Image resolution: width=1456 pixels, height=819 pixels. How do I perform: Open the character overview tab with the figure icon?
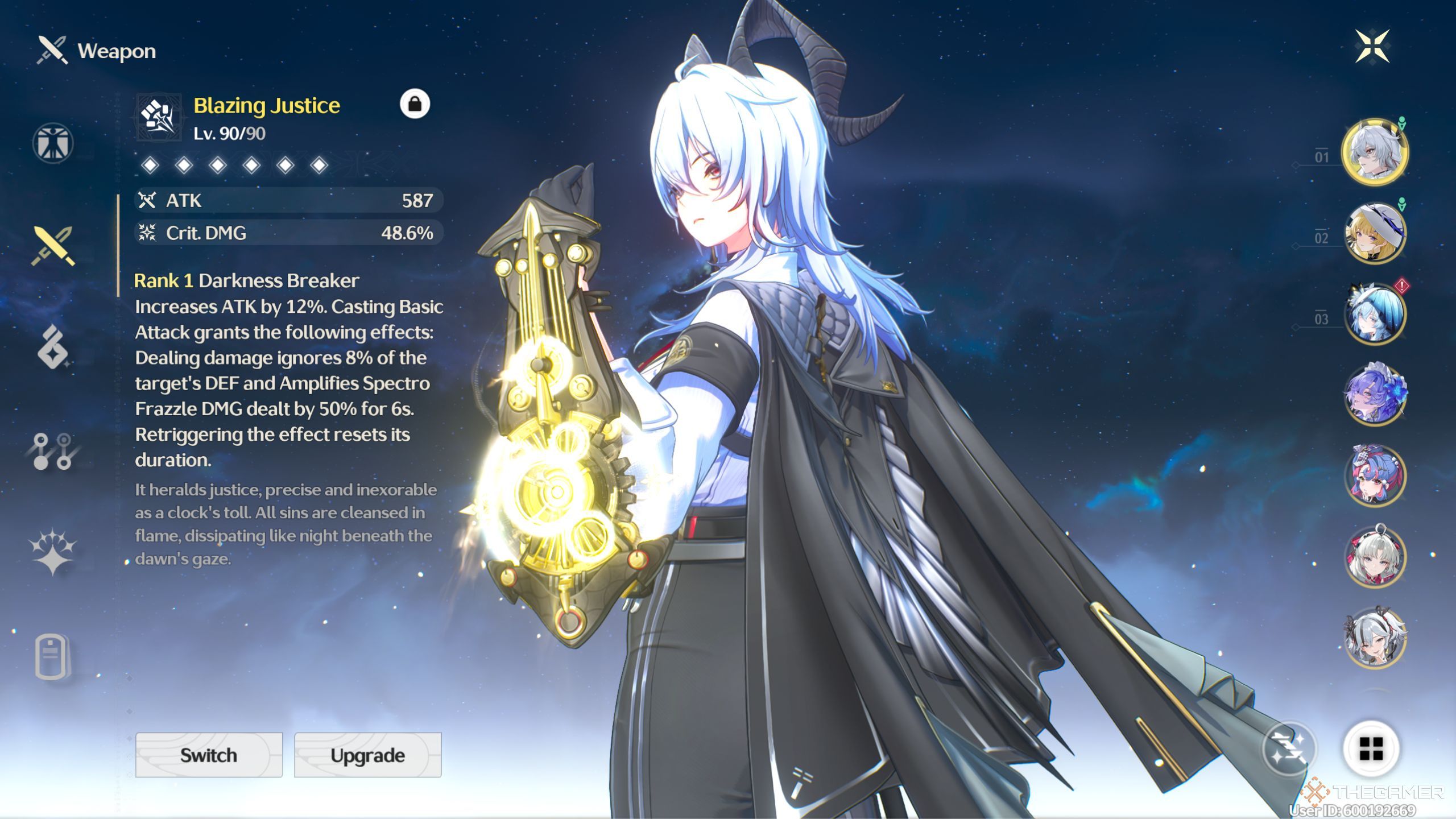click(53, 143)
